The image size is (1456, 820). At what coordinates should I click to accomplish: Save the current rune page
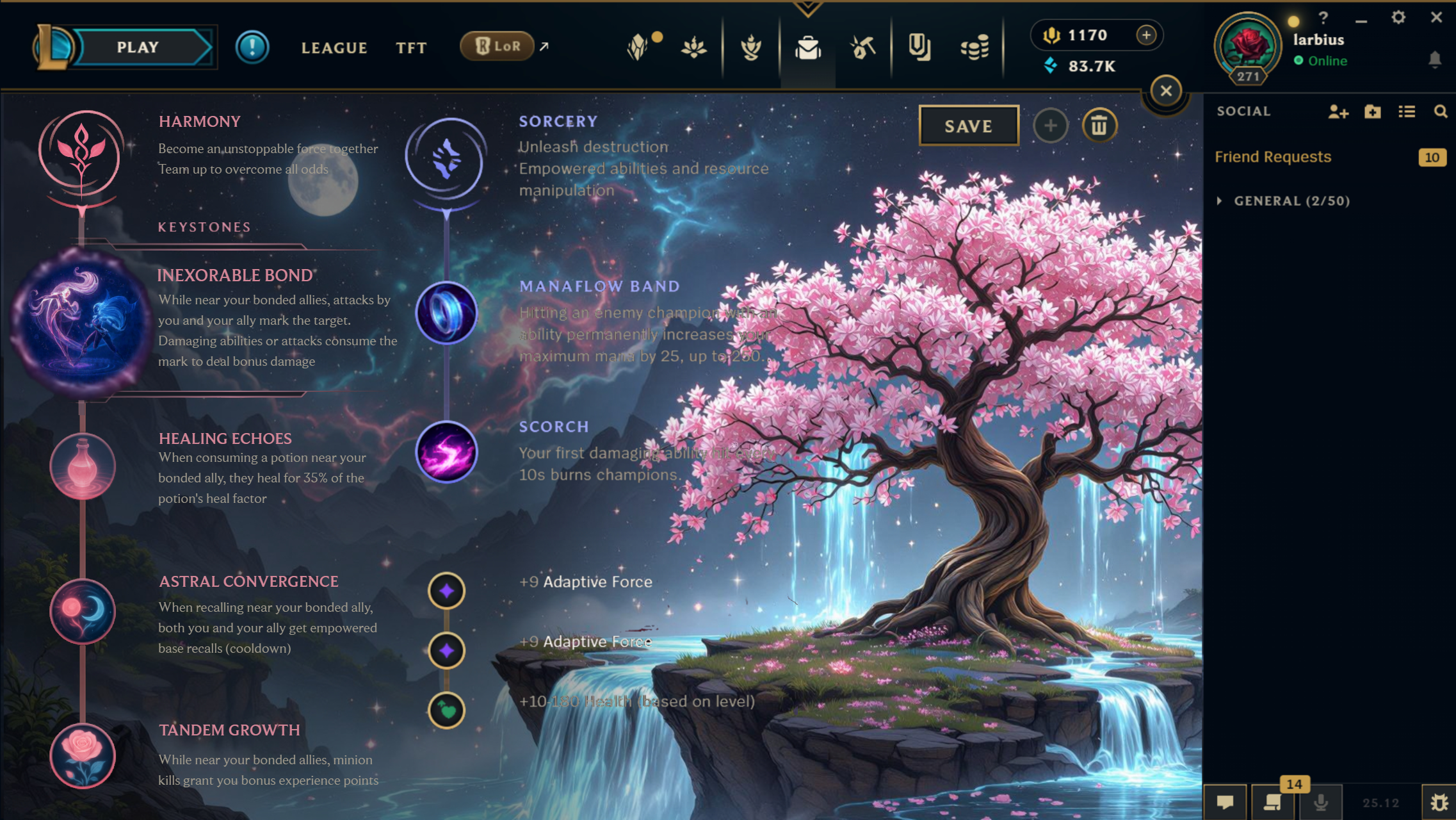tap(968, 126)
